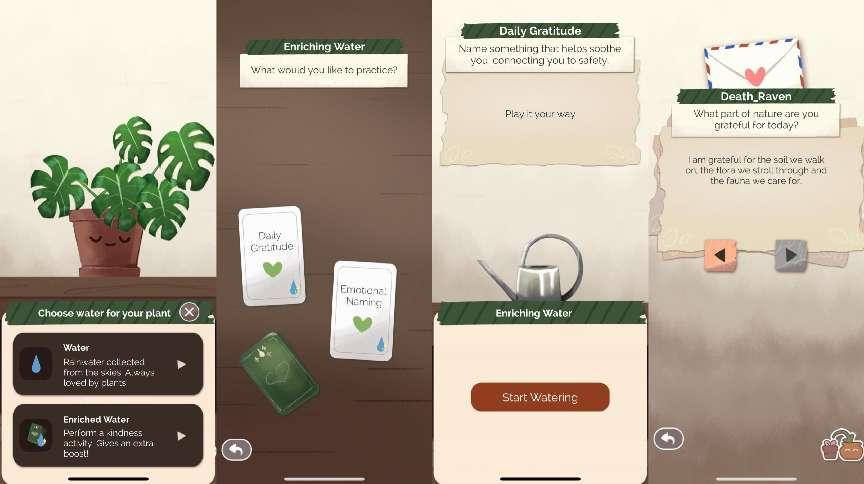
Task: Choose the Water rainwater option
Action: [108, 364]
